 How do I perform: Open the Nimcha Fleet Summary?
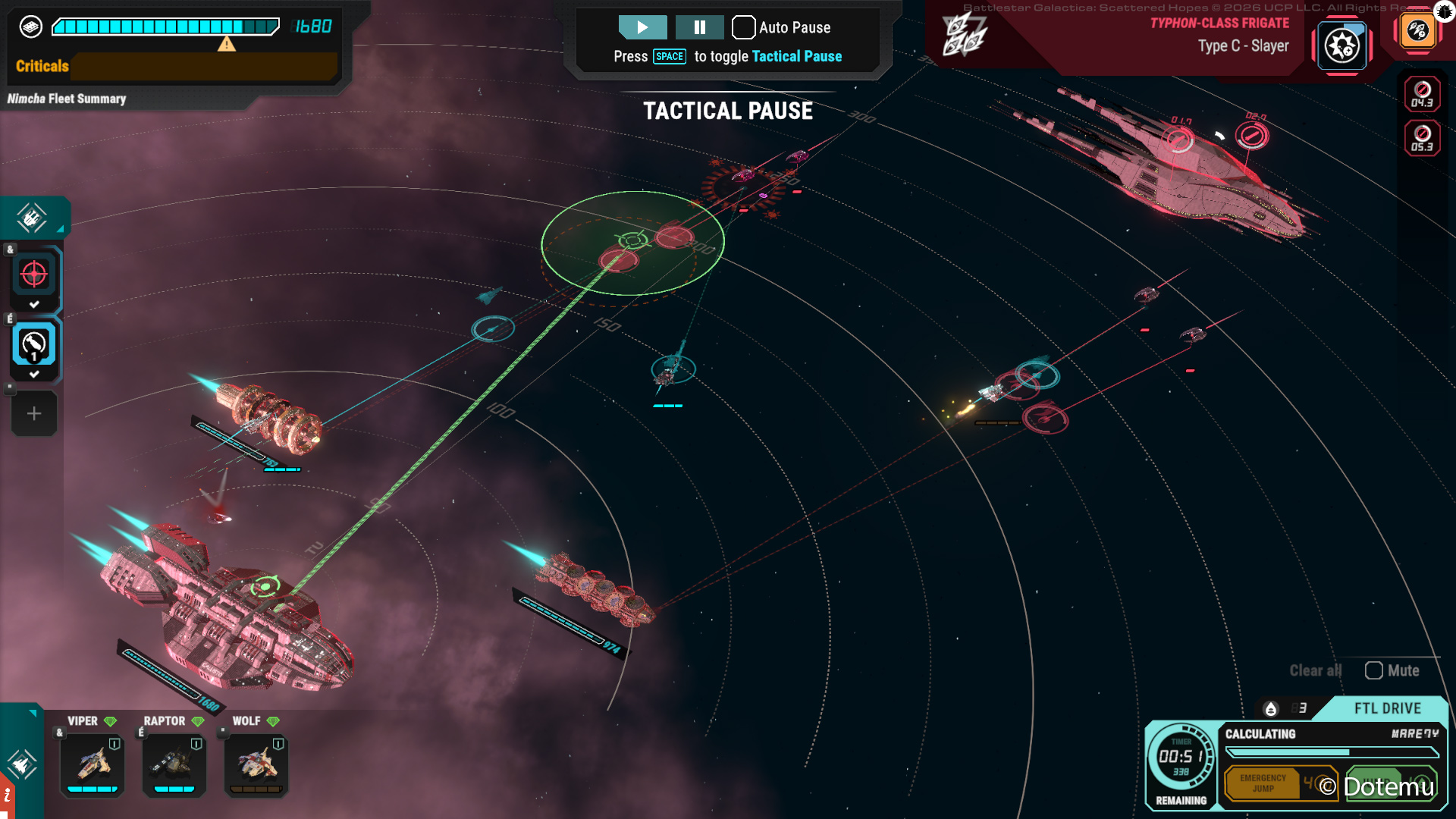point(67,99)
